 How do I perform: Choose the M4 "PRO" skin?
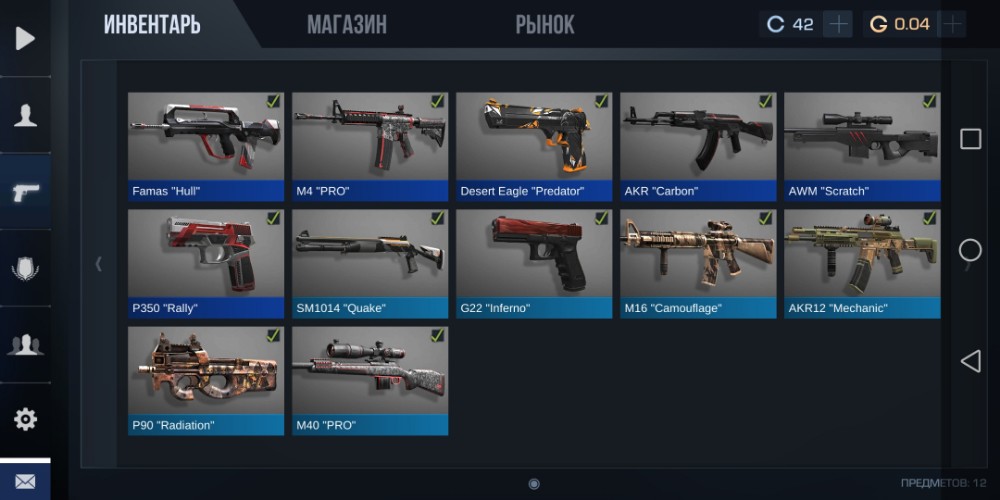click(370, 146)
